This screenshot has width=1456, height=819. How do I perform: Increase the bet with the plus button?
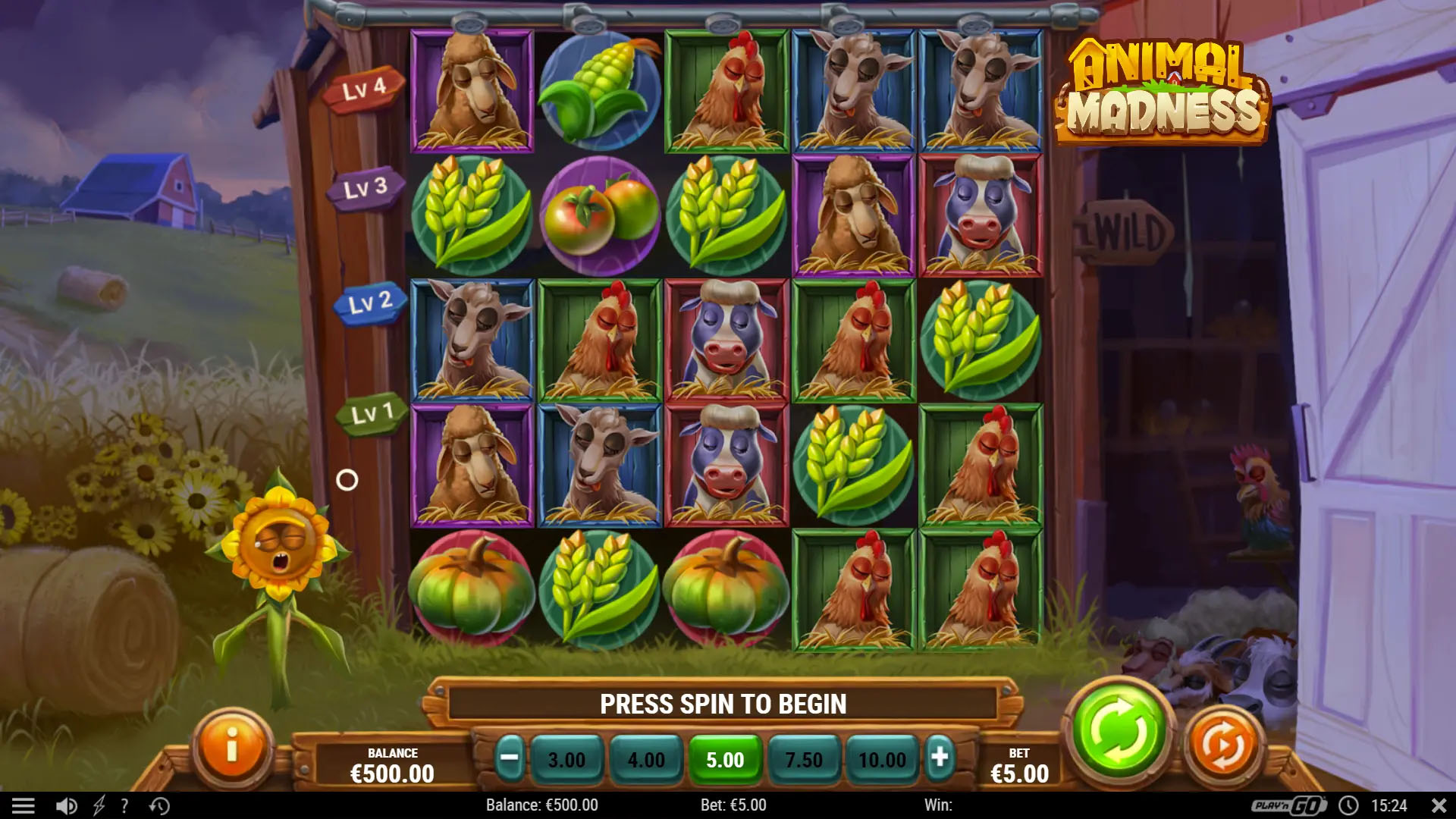940,758
